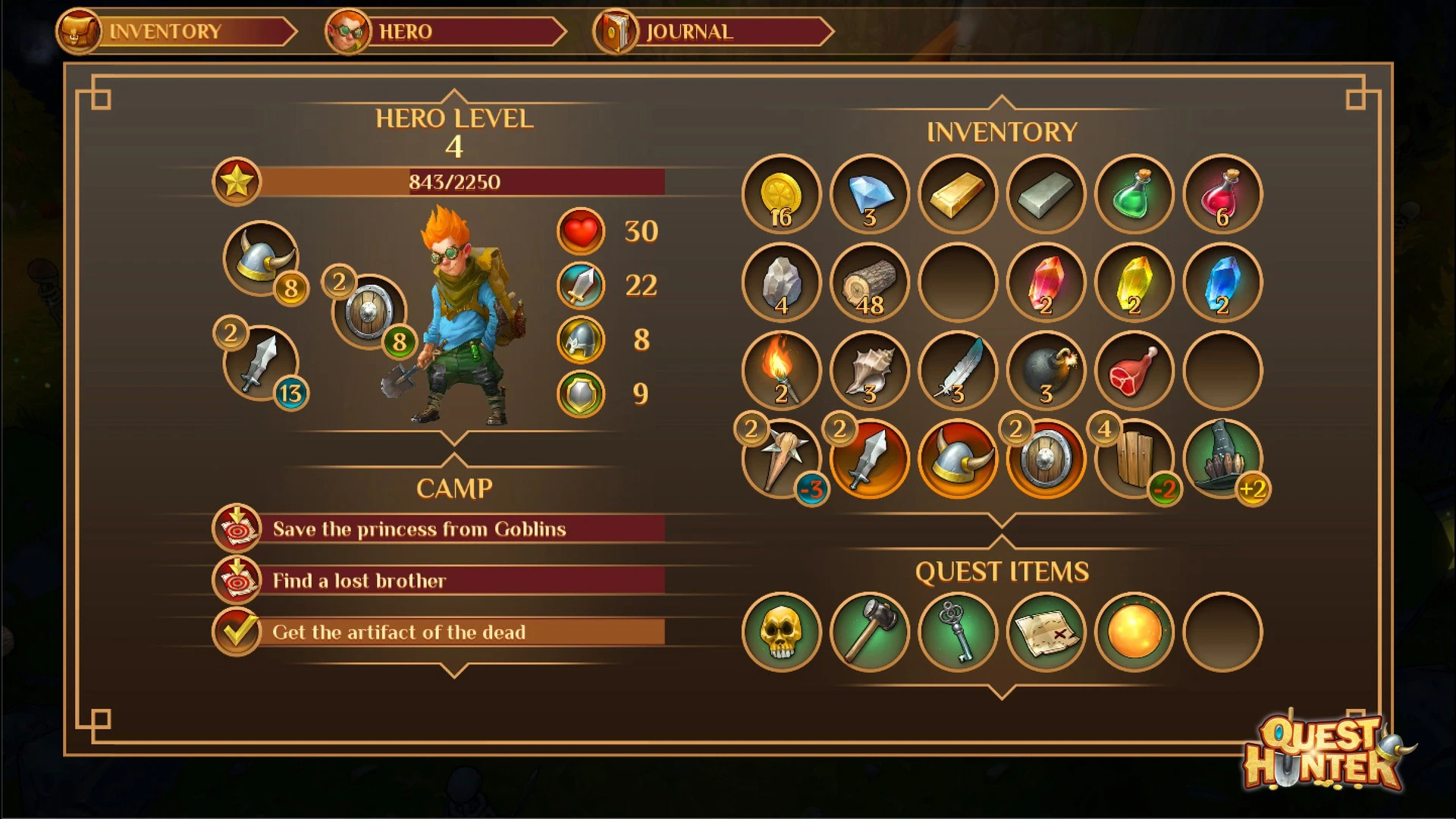Choose the feather inventory slot
Screen dimensions: 1456x819
(x=958, y=371)
